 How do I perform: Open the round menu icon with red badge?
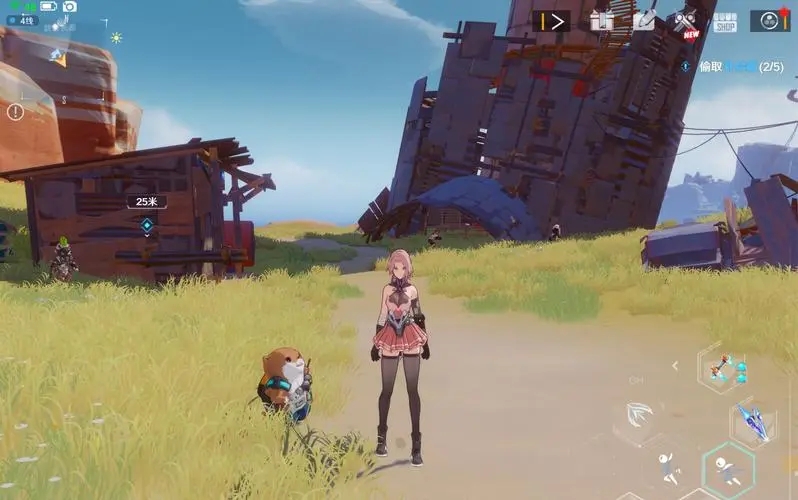coord(769,20)
